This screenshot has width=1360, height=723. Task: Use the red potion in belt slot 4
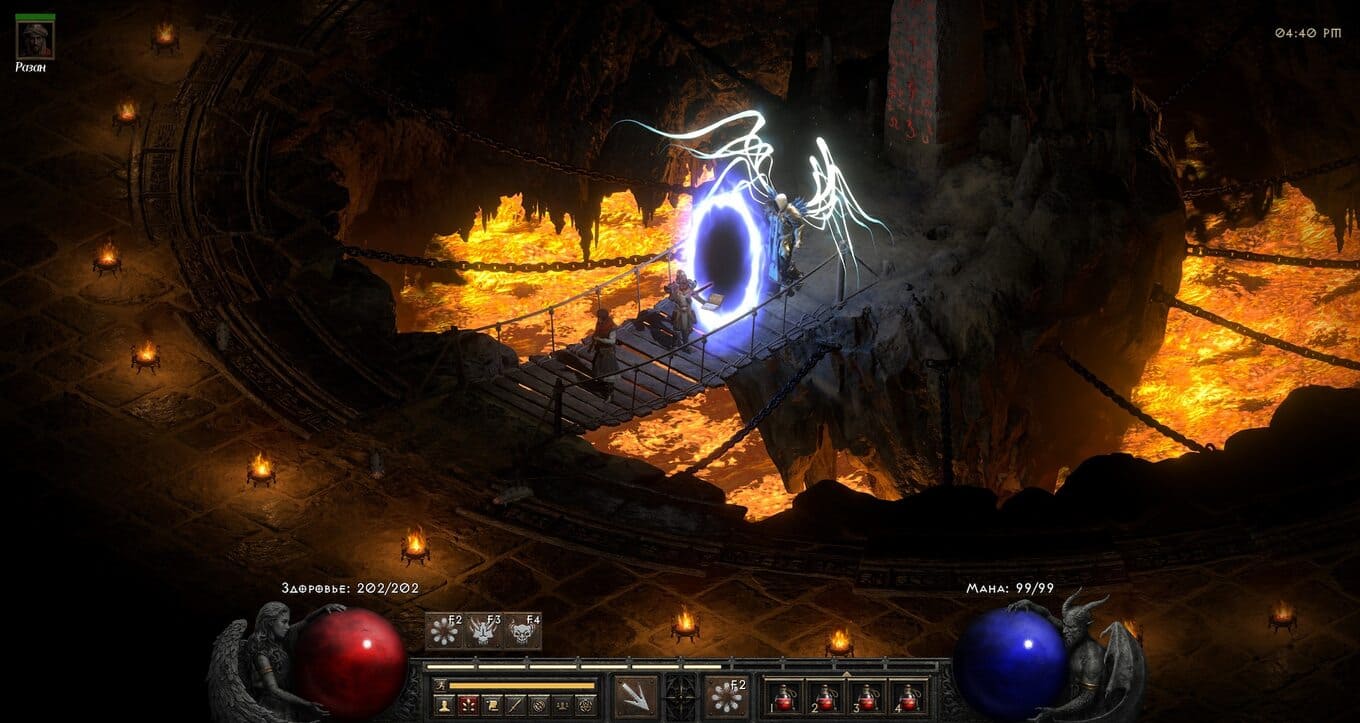(908, 696)
